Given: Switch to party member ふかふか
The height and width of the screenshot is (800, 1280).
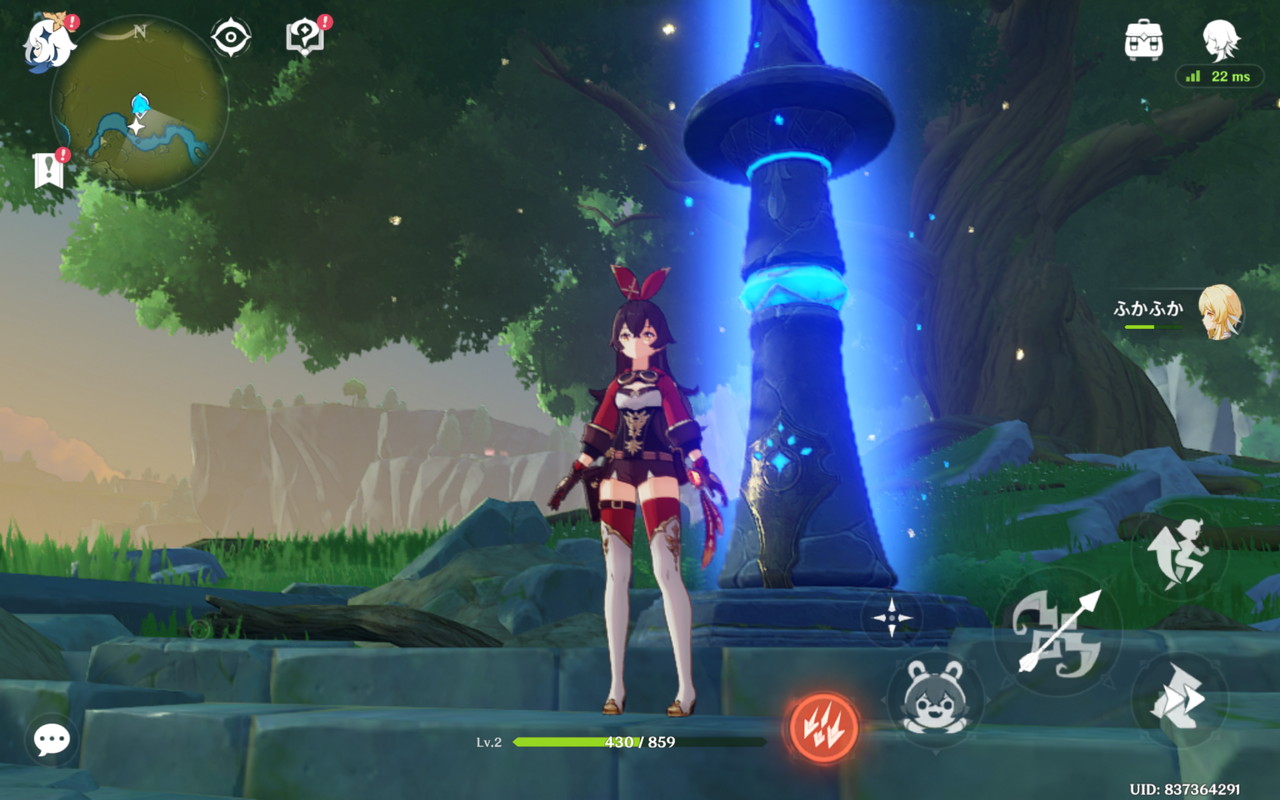Looking at the screenshot, I should pos(1219,311).
